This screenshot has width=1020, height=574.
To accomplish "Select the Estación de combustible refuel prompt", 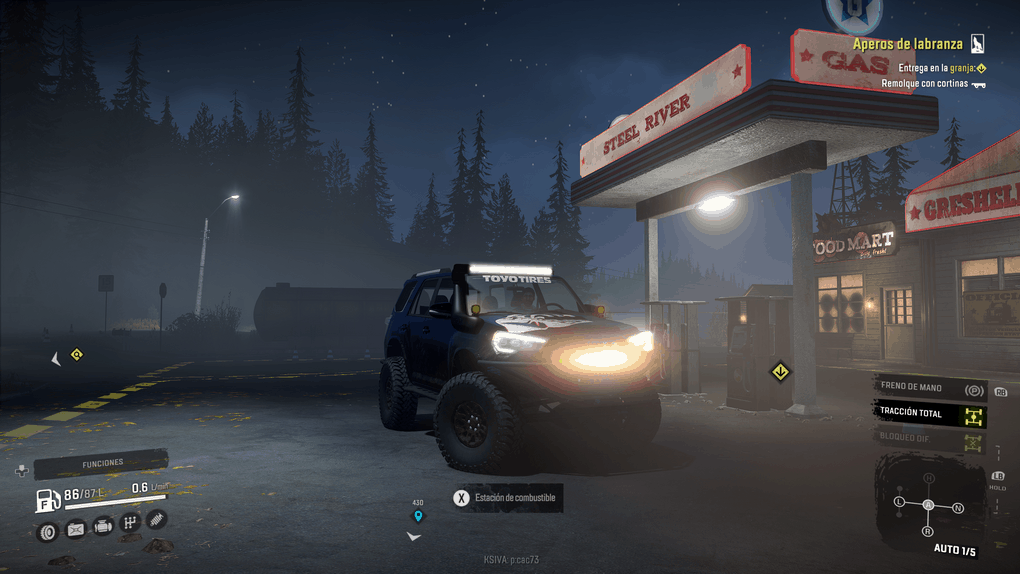I will point(506,498).
